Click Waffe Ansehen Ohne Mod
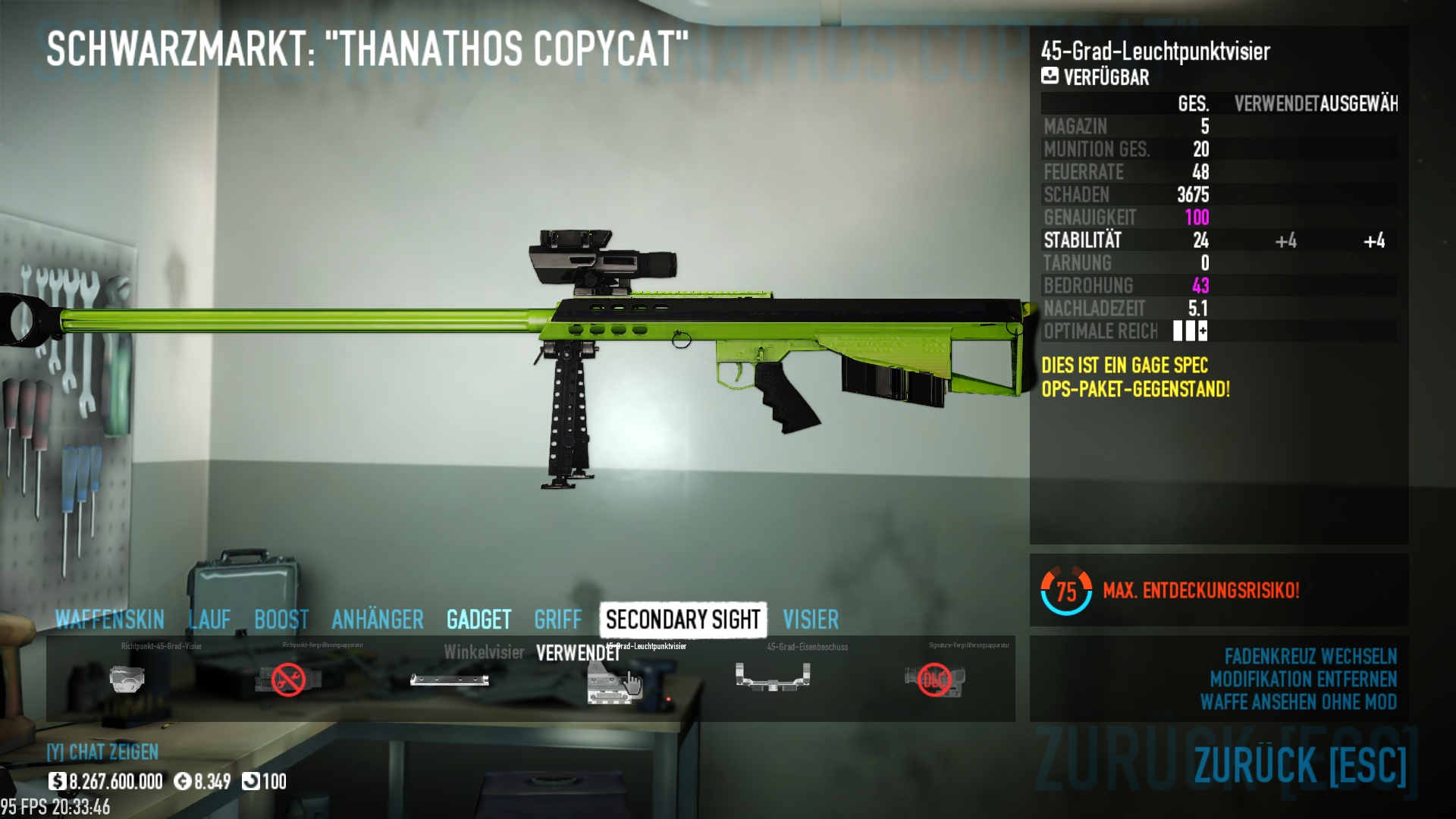Image resolution: width=1456 pixels, height=819 pixels. point(1298,701)
